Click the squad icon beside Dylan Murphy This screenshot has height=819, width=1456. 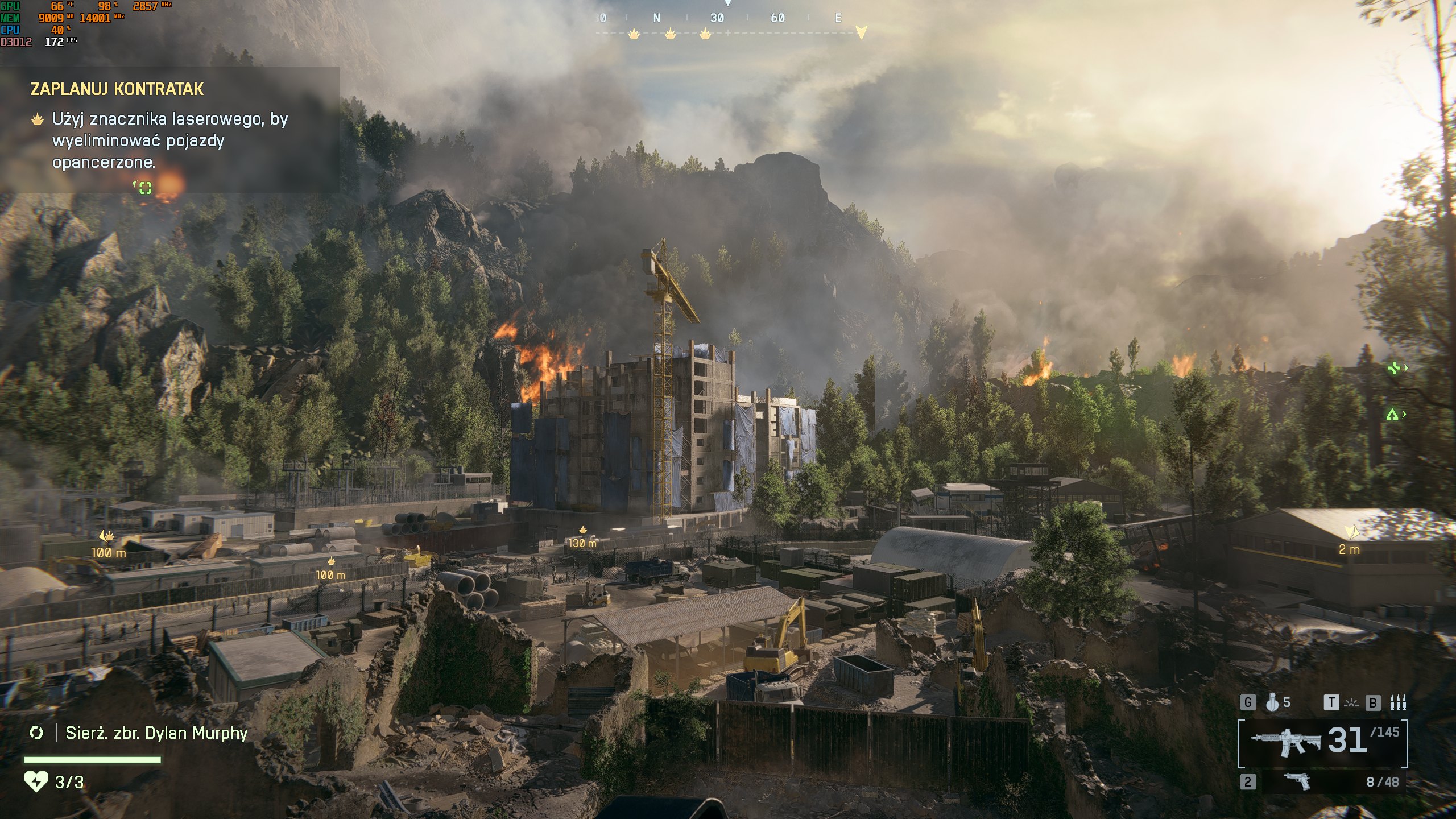pyautogui.click(x=36, y=733)
